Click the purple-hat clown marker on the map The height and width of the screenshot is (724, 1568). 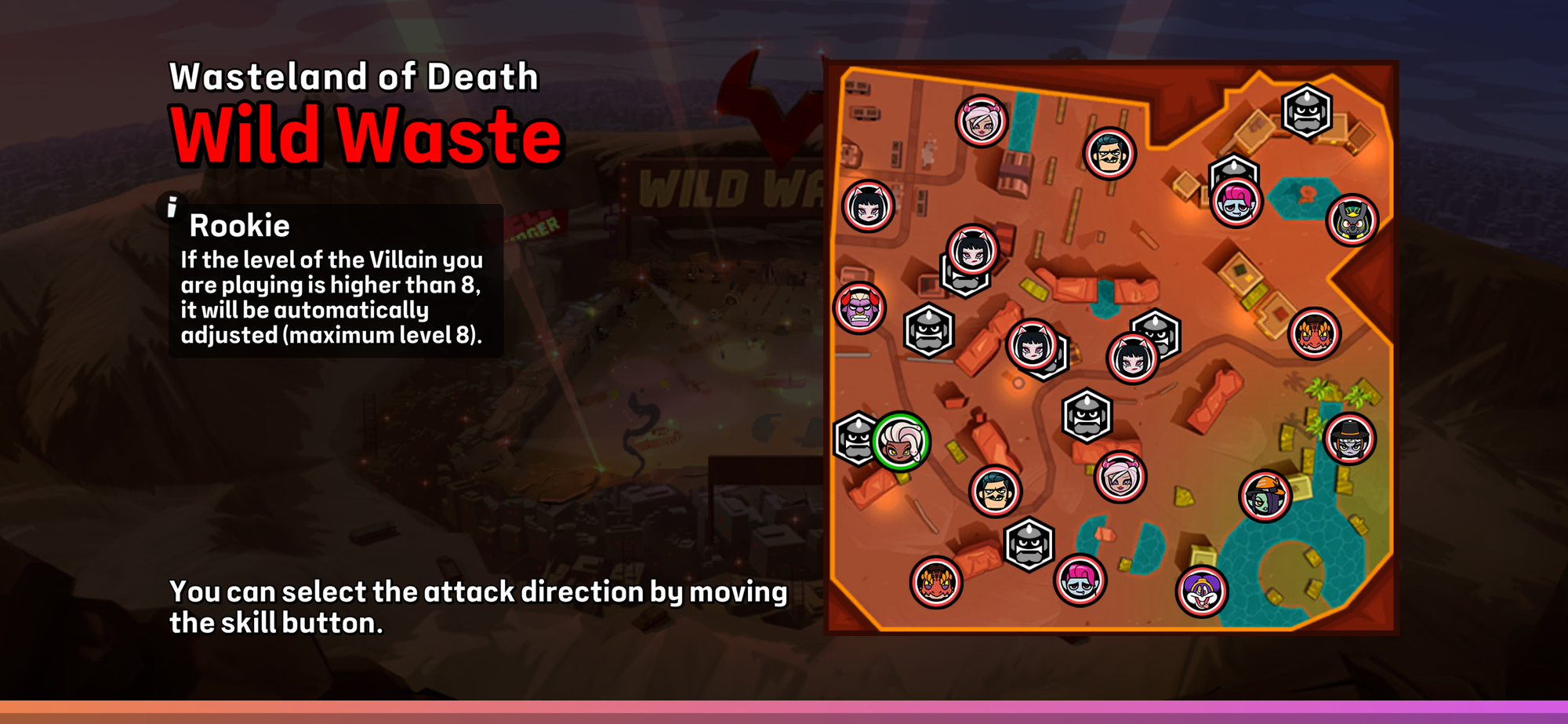(x=1201, y=591)
